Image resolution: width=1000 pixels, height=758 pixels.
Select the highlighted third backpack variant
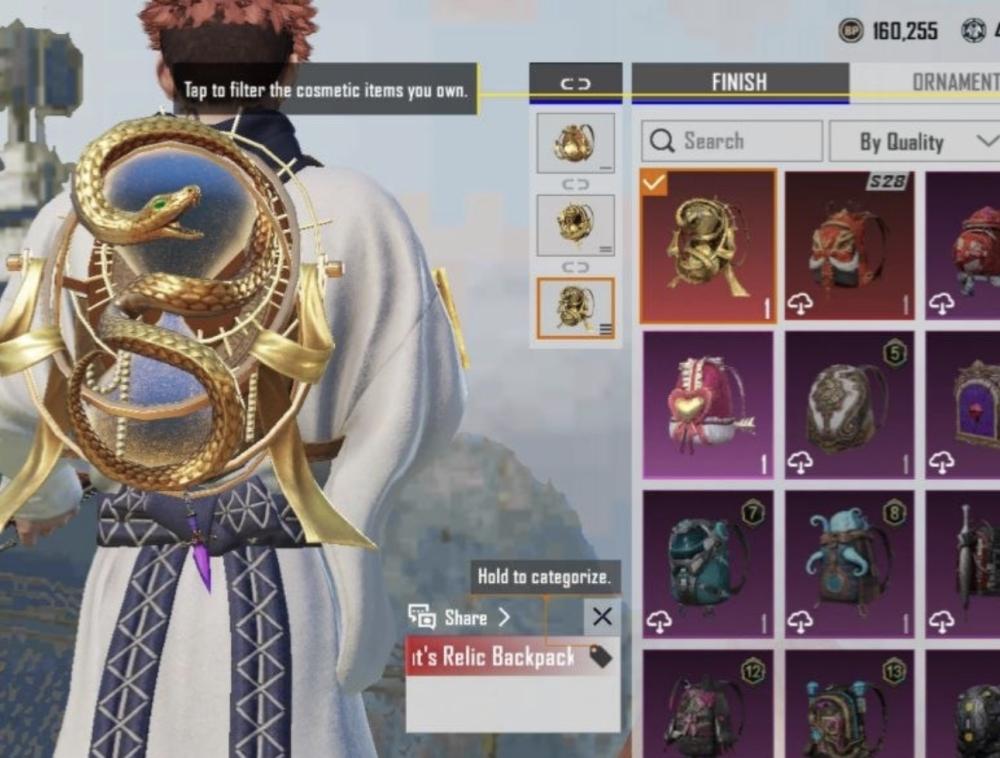575,308
